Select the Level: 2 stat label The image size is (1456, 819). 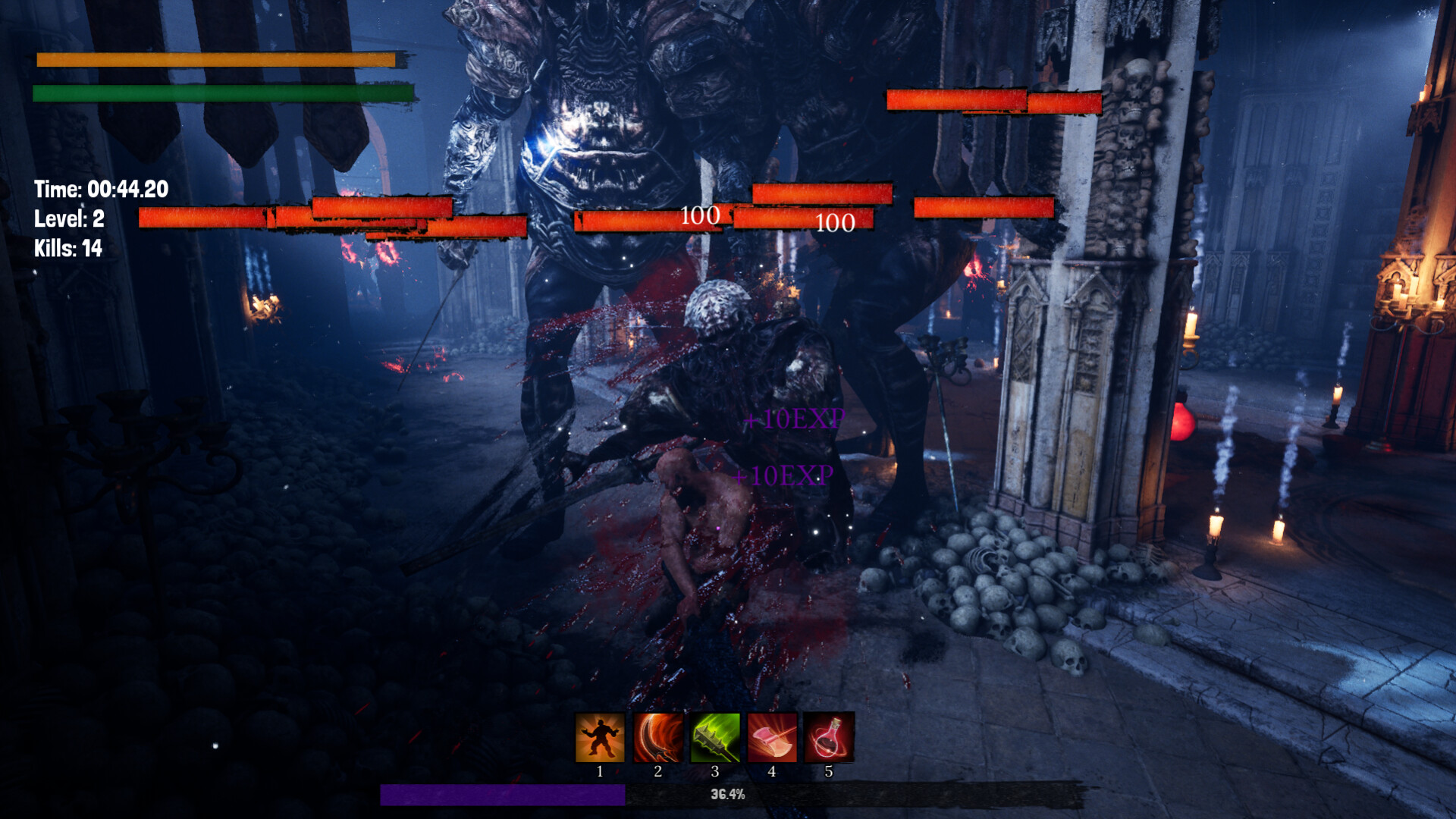[69, 220]
